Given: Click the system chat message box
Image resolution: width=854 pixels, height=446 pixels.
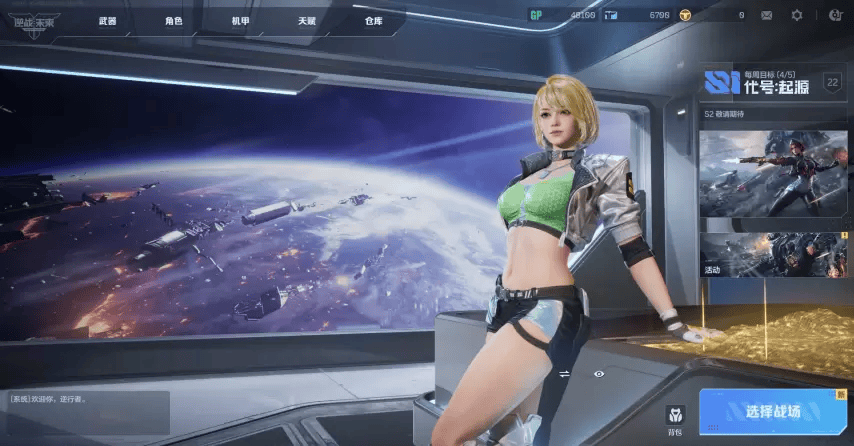Looking at the screenshot, I should tap(85, 410).
